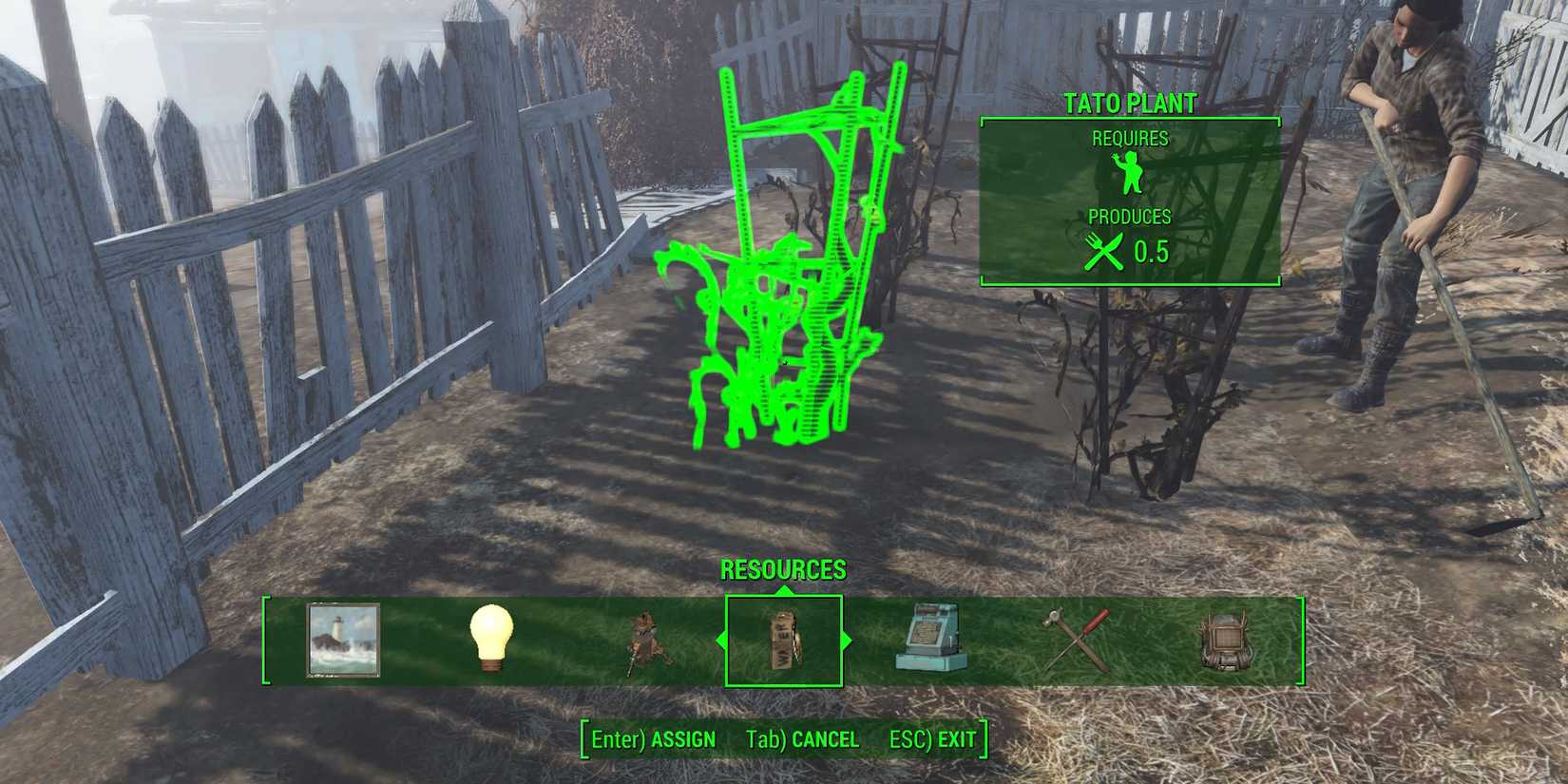Click the highlighted water crate Resources icon
This screenshot has height=784, width=1568.
(783, 641)
